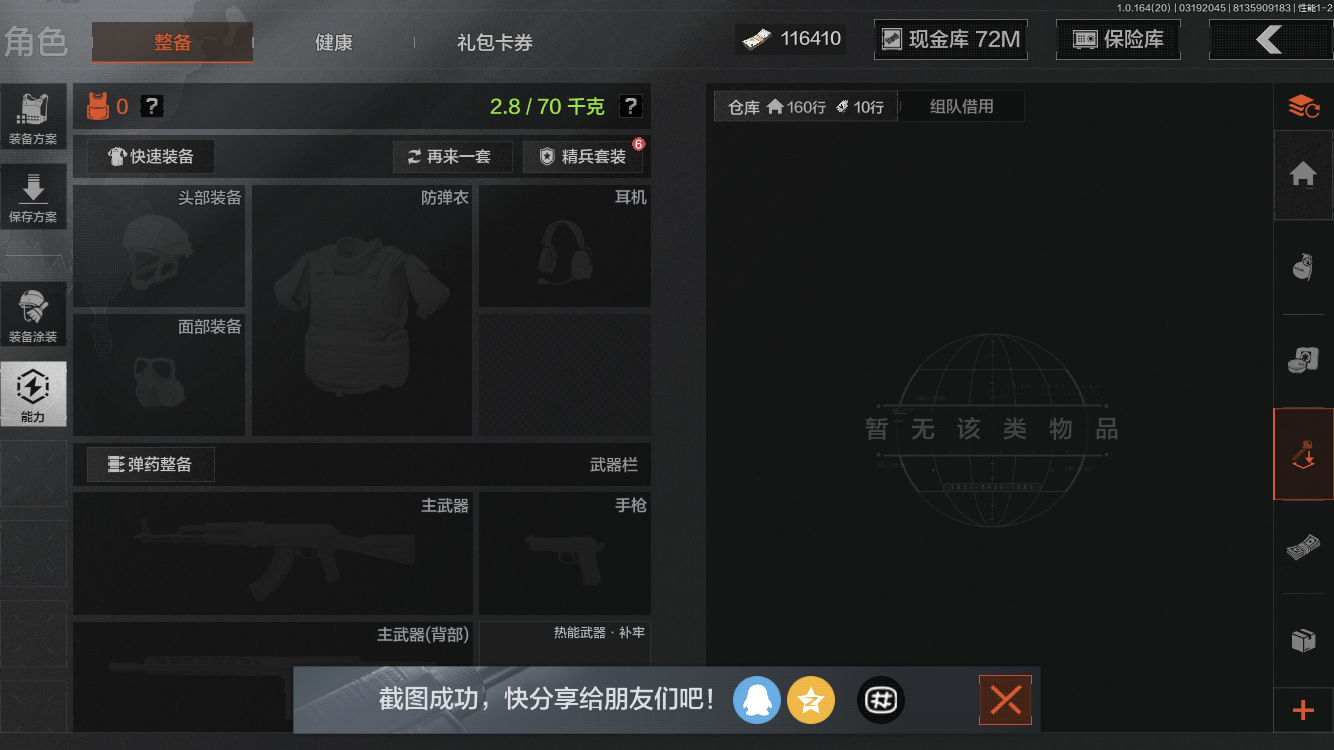Open the 组队借用 warehouse tab
Image resolution: width=1334 pixels, height=750 pixels.
point(960,105)
